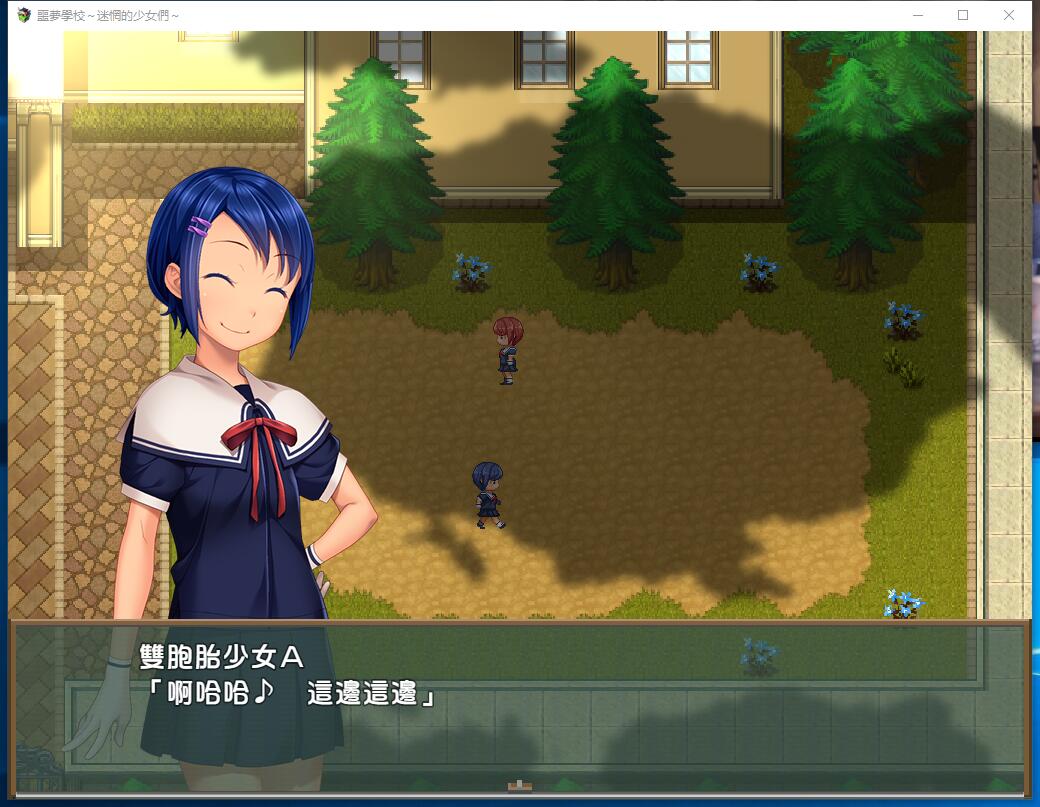Minimize the game window

[x=918, y=15]
